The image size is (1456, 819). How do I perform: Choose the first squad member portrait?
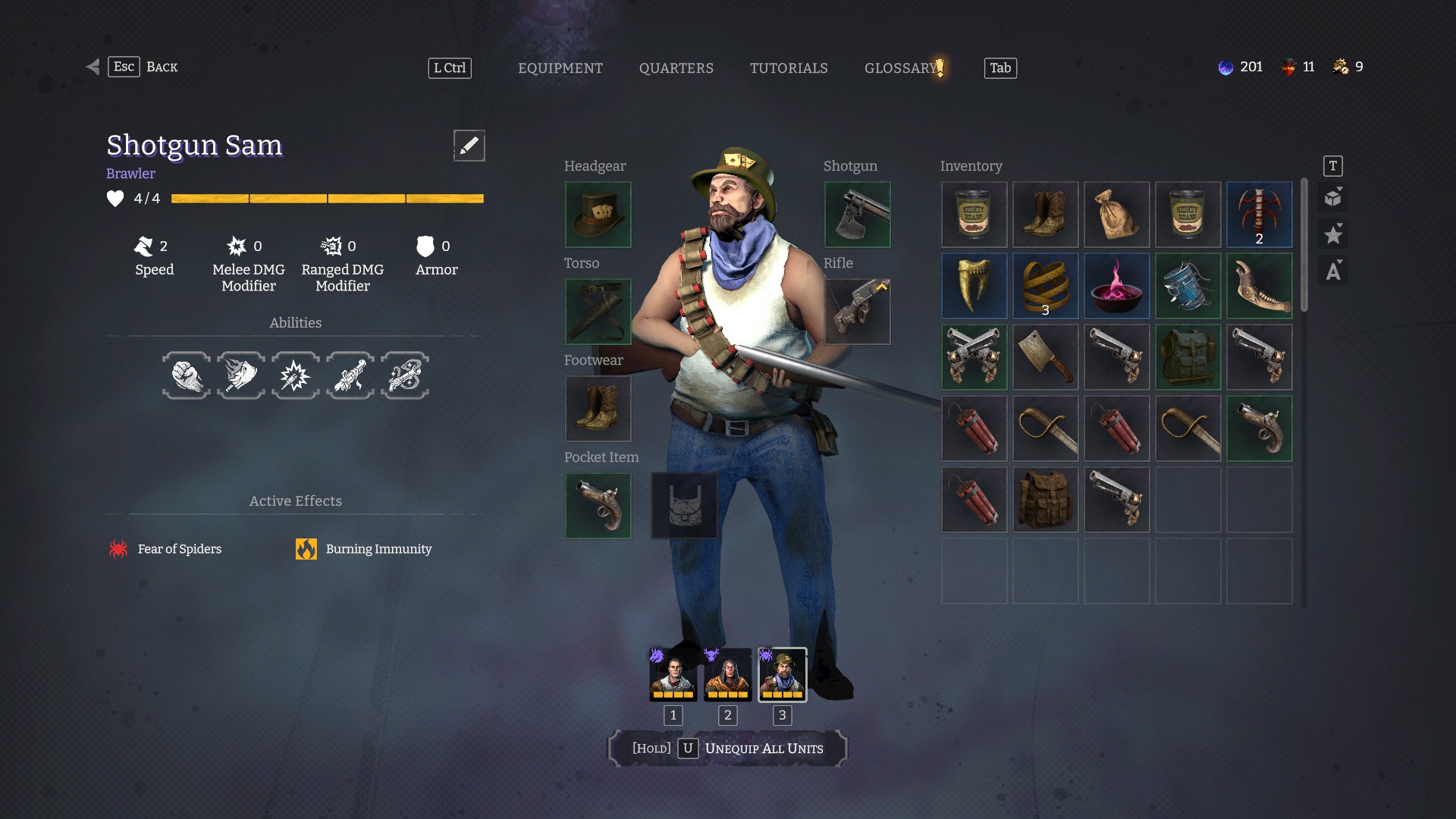tap(673, 674)
